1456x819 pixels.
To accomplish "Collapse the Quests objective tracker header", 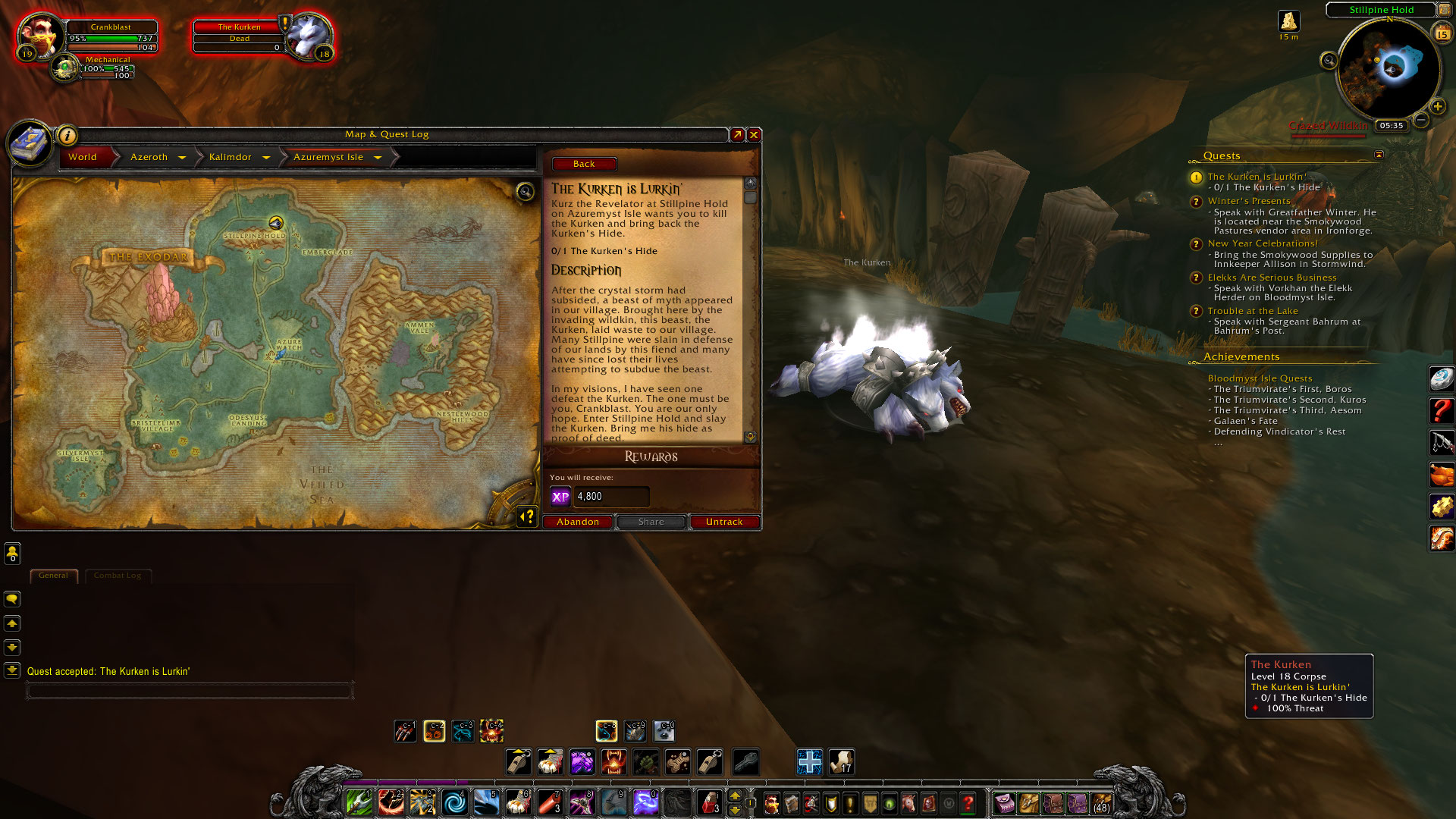I will click(1379, 155).
